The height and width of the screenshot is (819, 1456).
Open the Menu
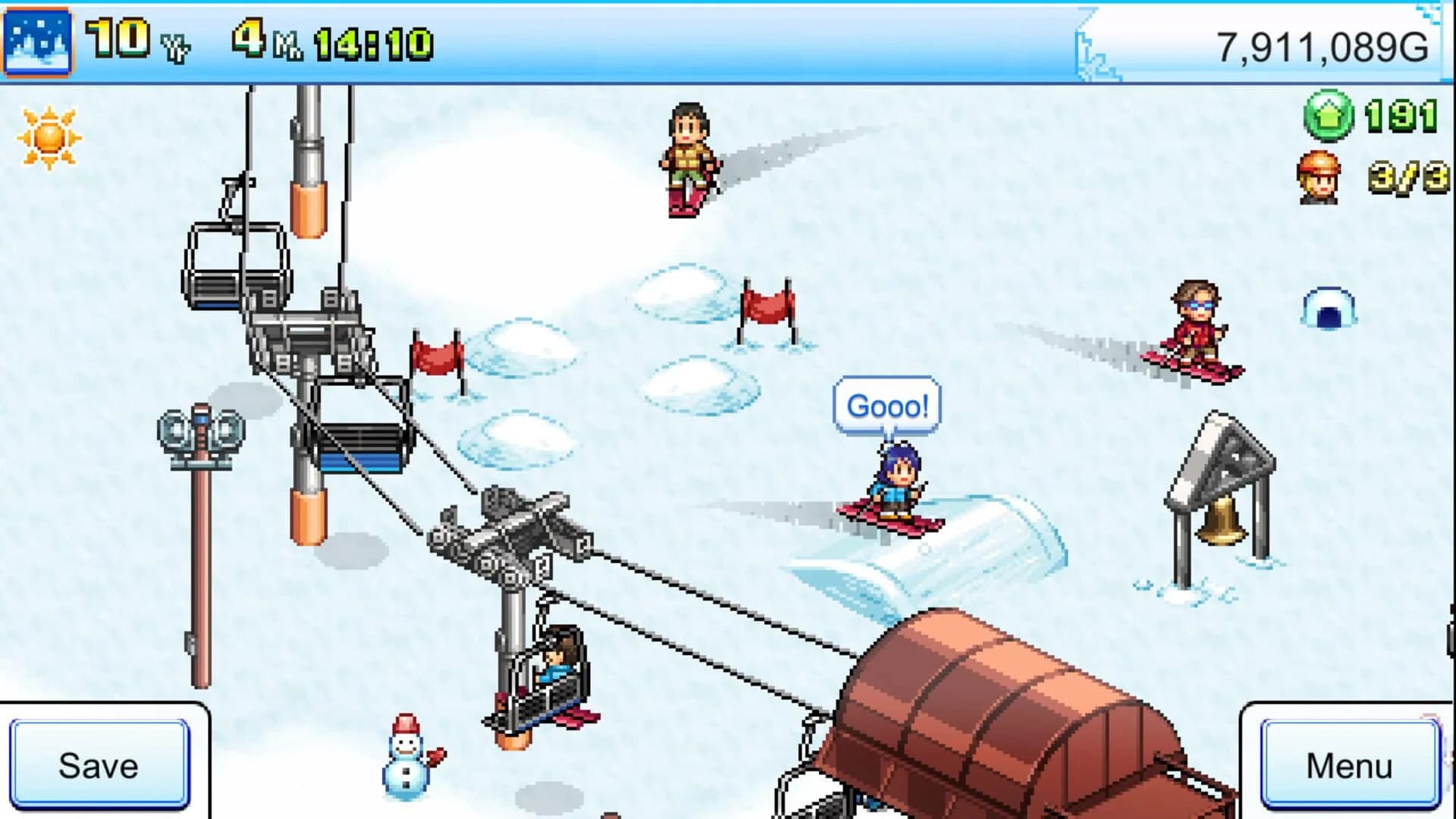(x=1351, y=765)
